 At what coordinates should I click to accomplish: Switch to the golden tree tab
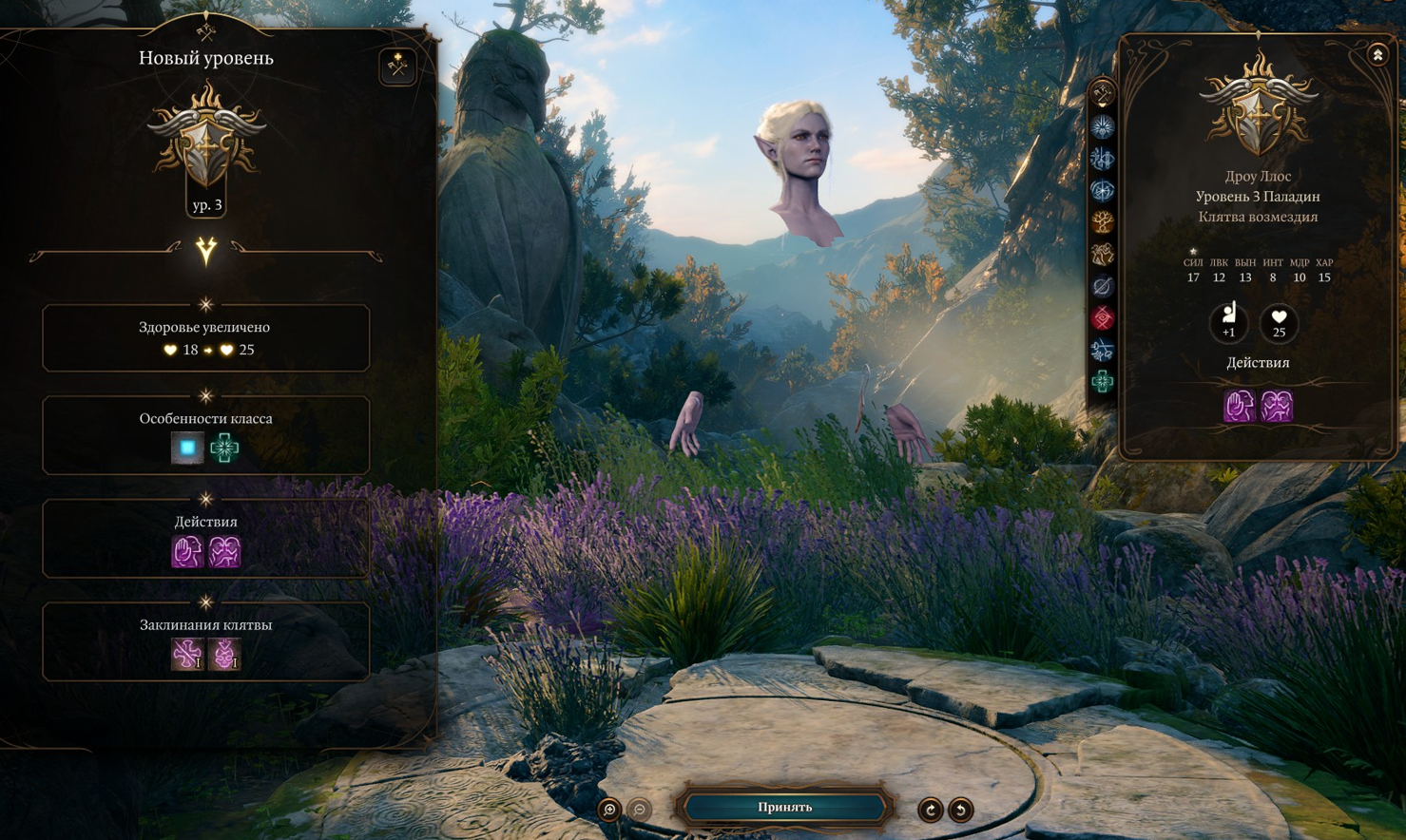(x=1102, y=222)
